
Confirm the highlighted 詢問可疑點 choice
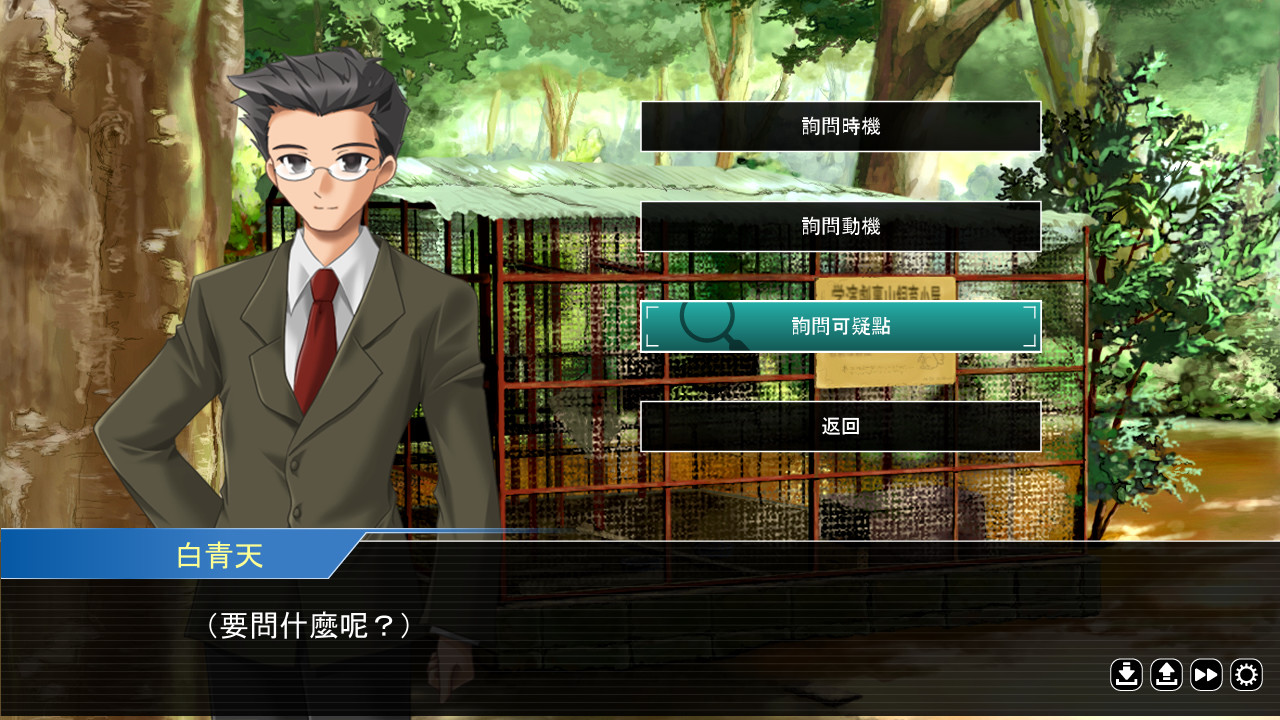tap(840, 326)
